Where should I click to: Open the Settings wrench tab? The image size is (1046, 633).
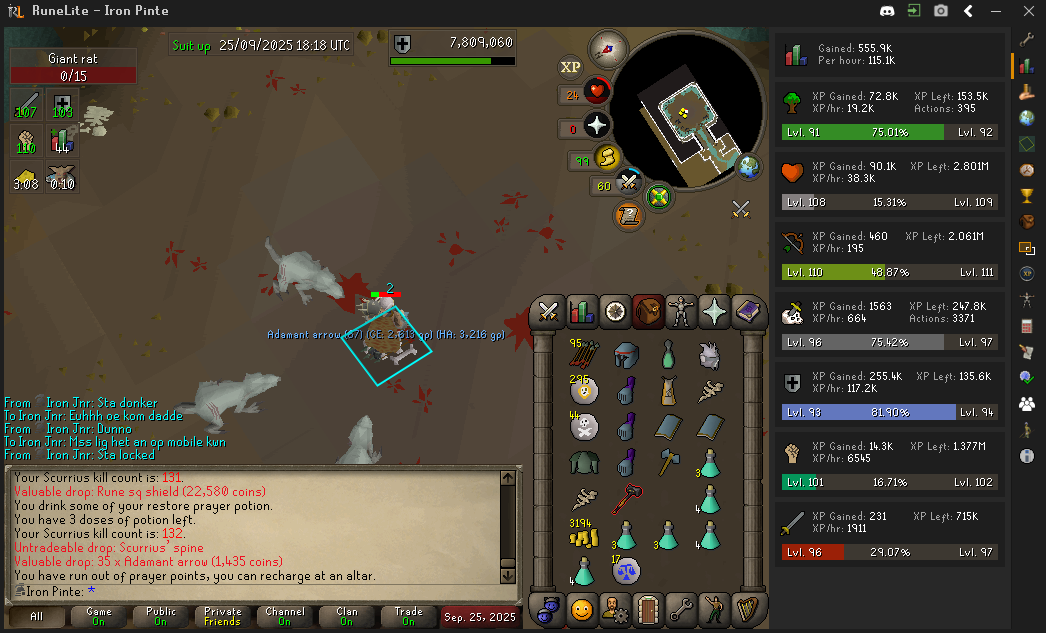pos(682,607)
